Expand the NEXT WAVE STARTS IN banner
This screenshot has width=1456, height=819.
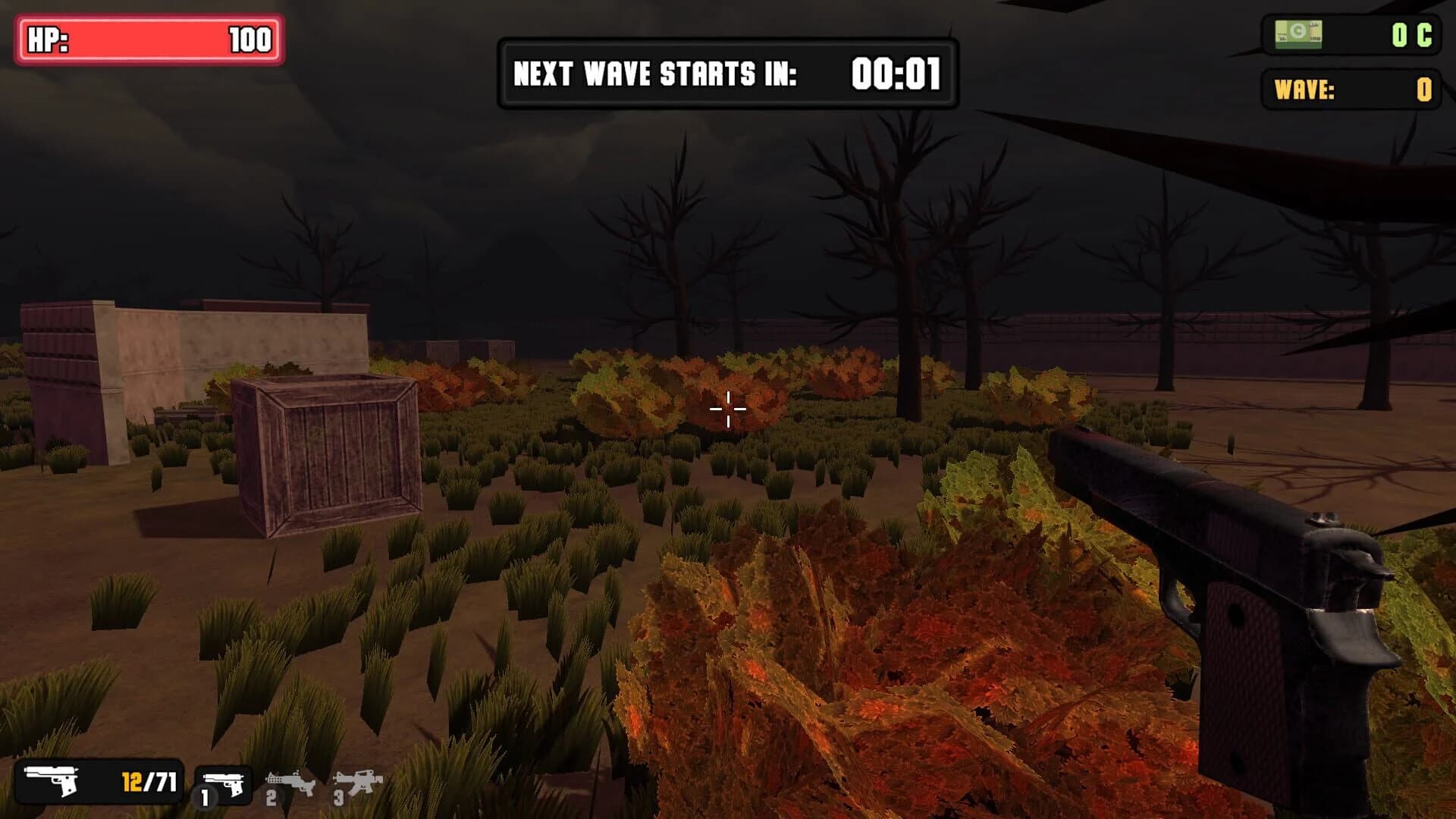(x=726, y=72)
